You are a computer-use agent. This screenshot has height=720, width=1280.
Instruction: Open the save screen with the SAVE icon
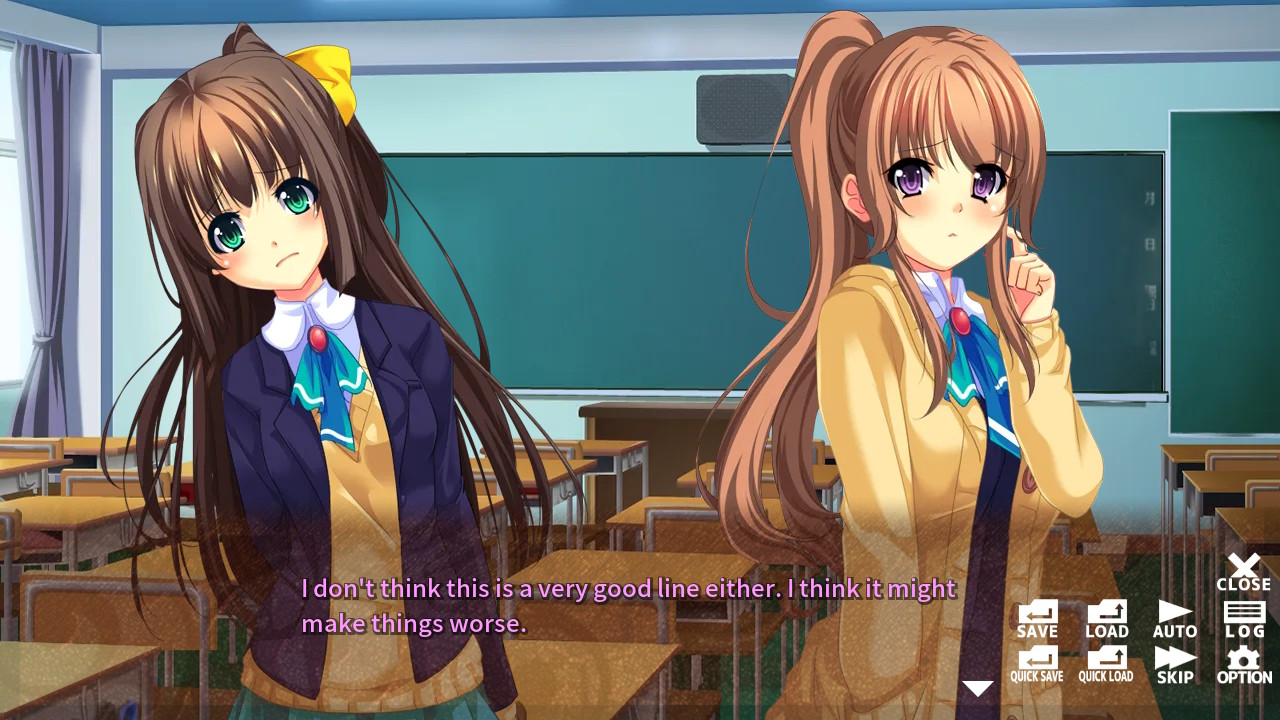1037,613
